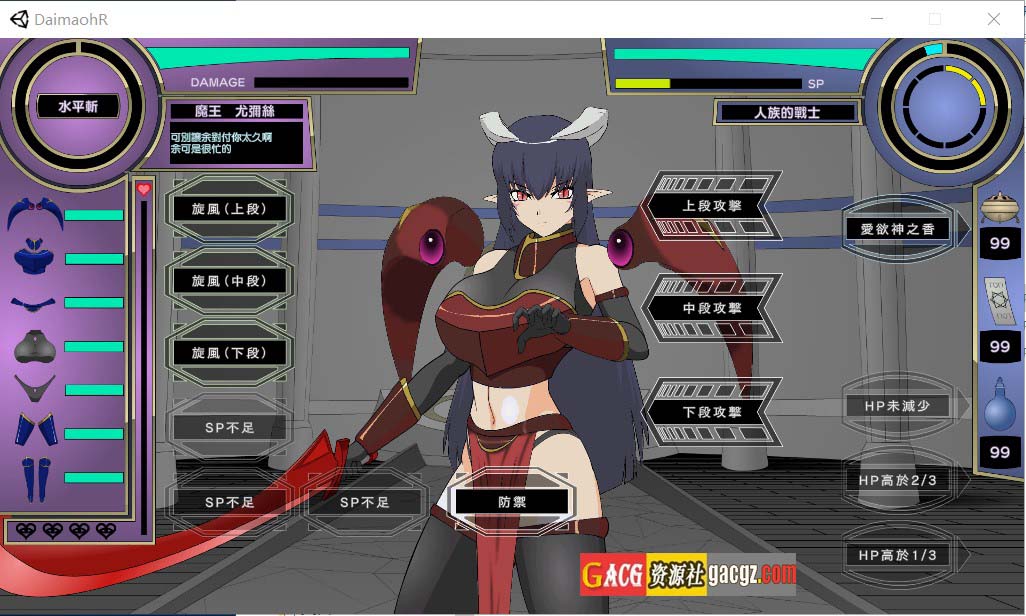Choose the HP高於2/3 condition
This screenshot has width=1026, height=616.
897,480
